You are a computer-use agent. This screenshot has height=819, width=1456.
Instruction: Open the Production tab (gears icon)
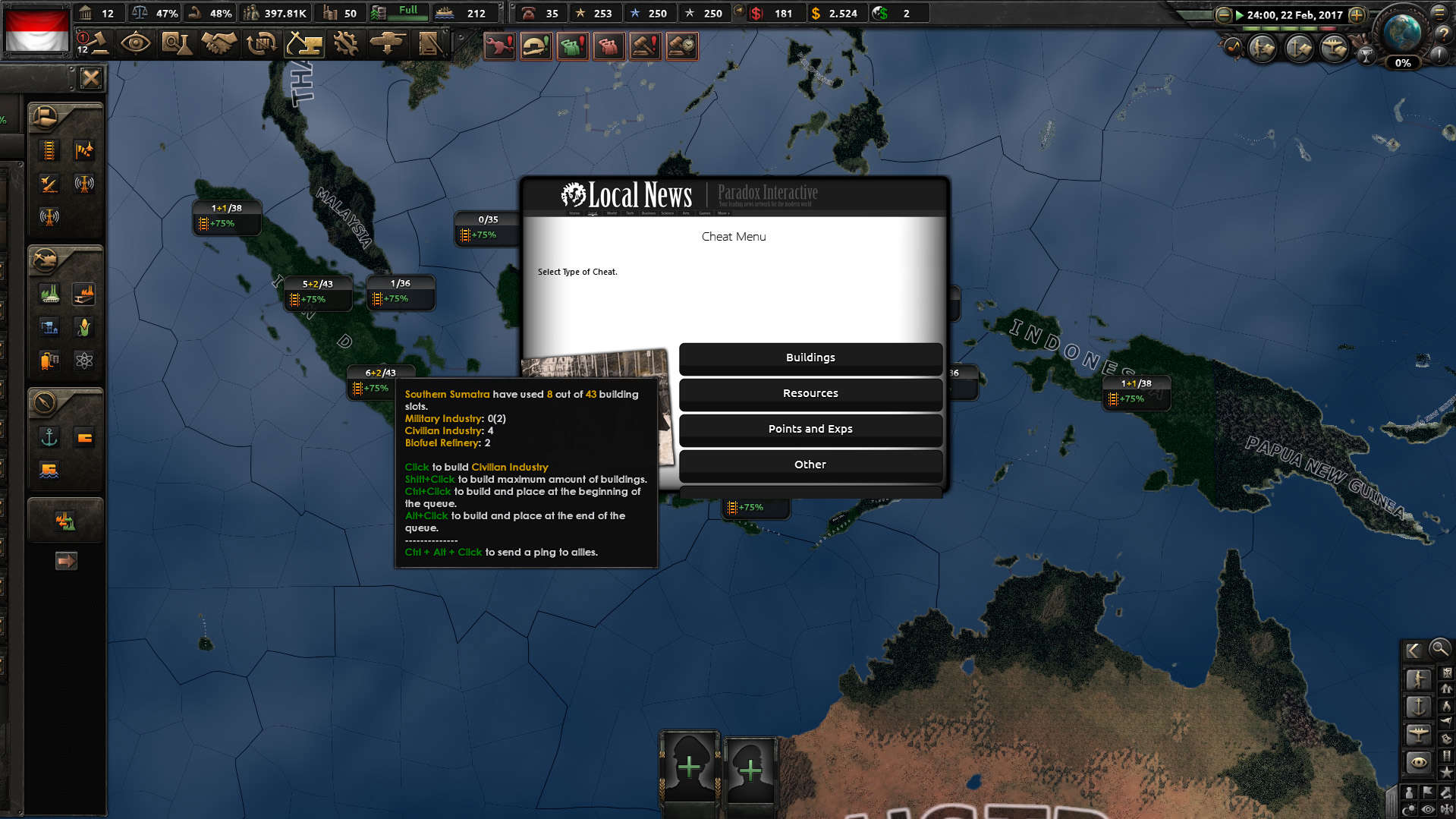[x=344, y=43]
